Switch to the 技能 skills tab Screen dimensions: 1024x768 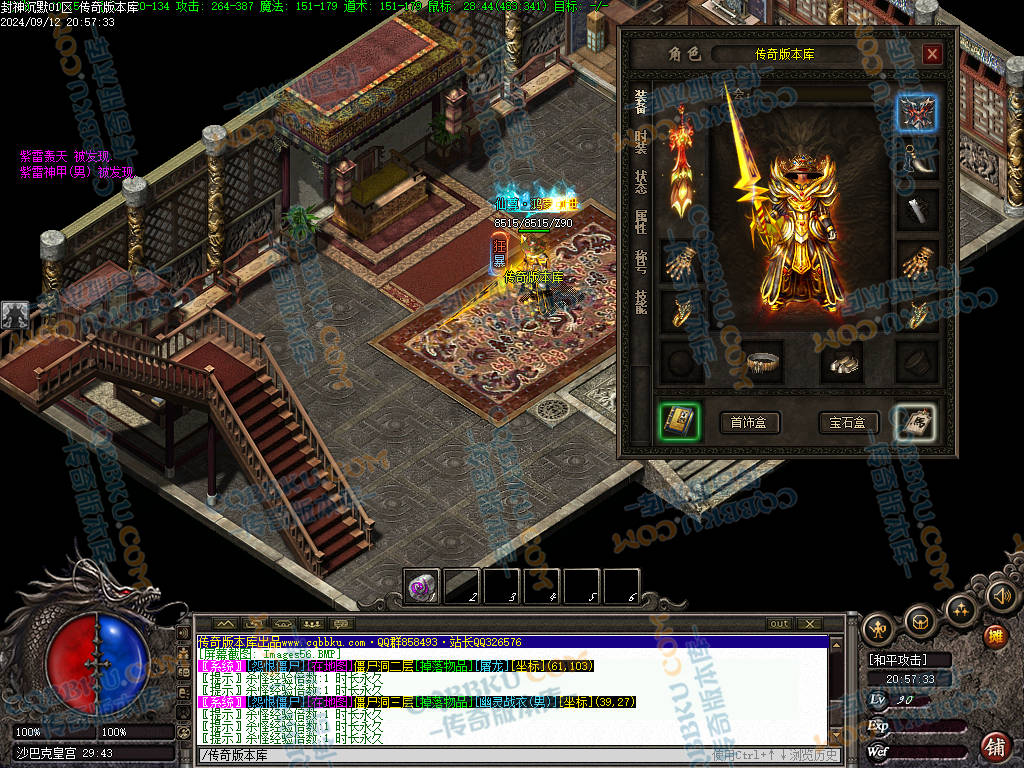coord(641,301)
